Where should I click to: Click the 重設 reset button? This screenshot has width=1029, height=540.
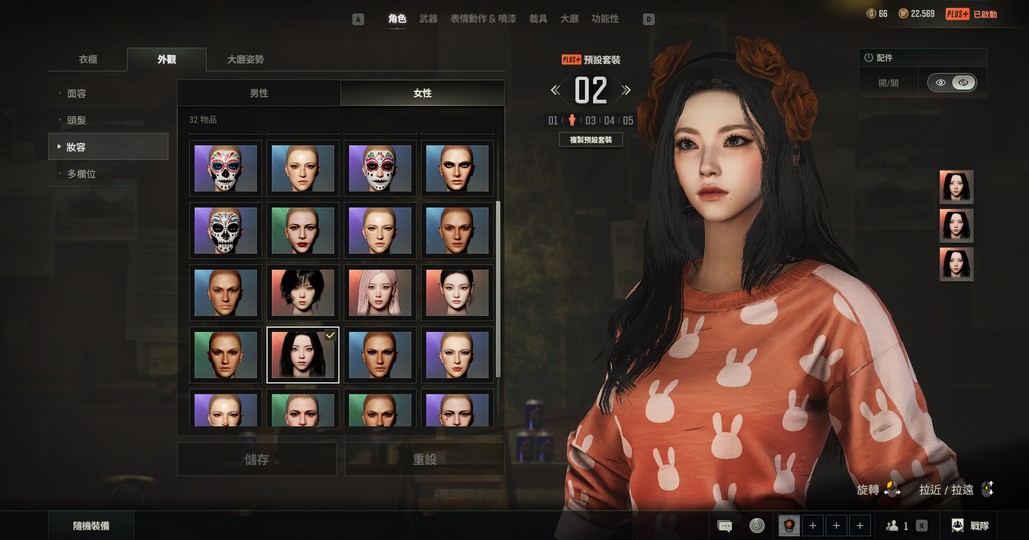tap(425, 459)
